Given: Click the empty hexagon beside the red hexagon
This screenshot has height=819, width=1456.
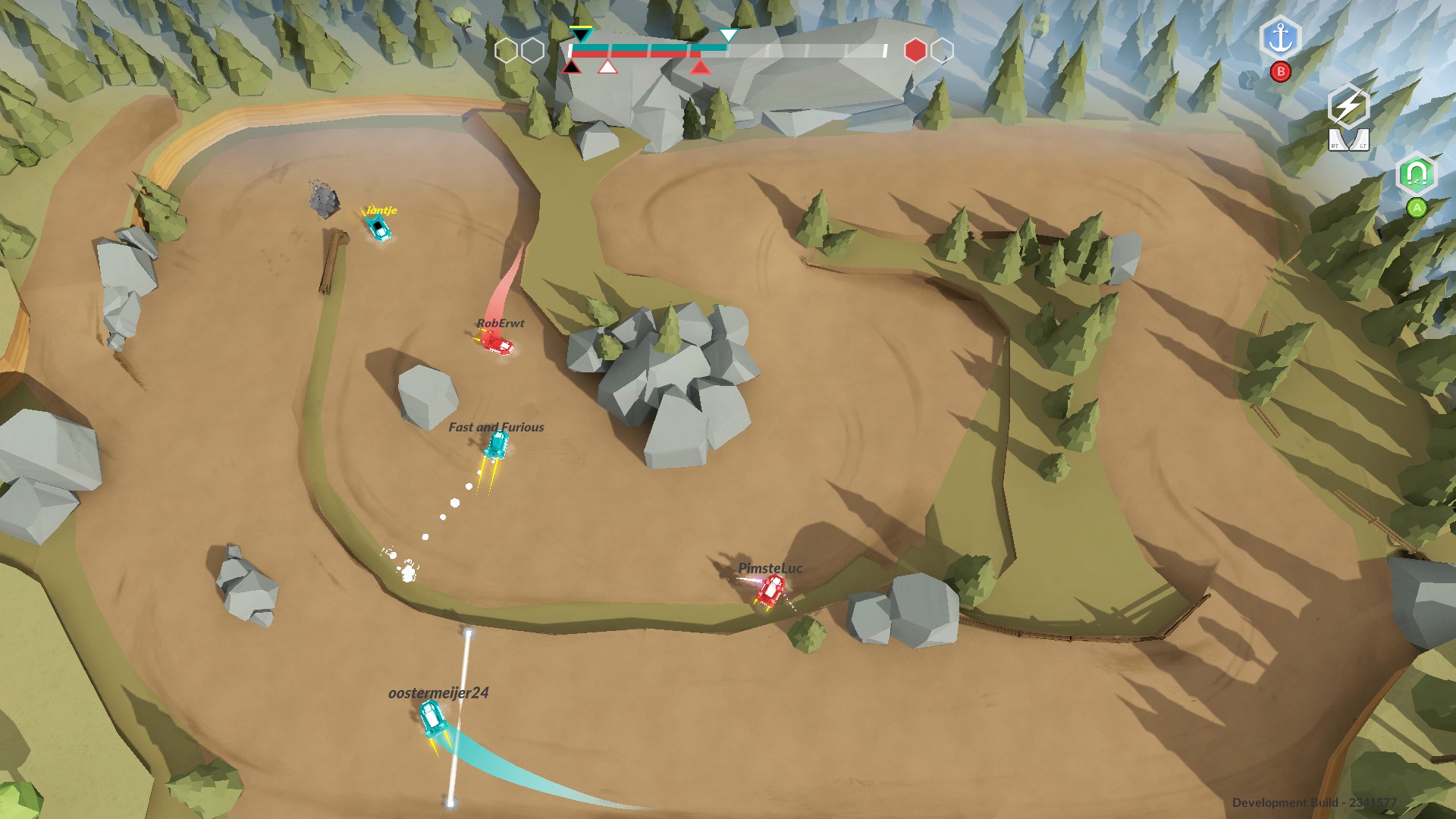Looking at the screenshot, I should 943,49.
